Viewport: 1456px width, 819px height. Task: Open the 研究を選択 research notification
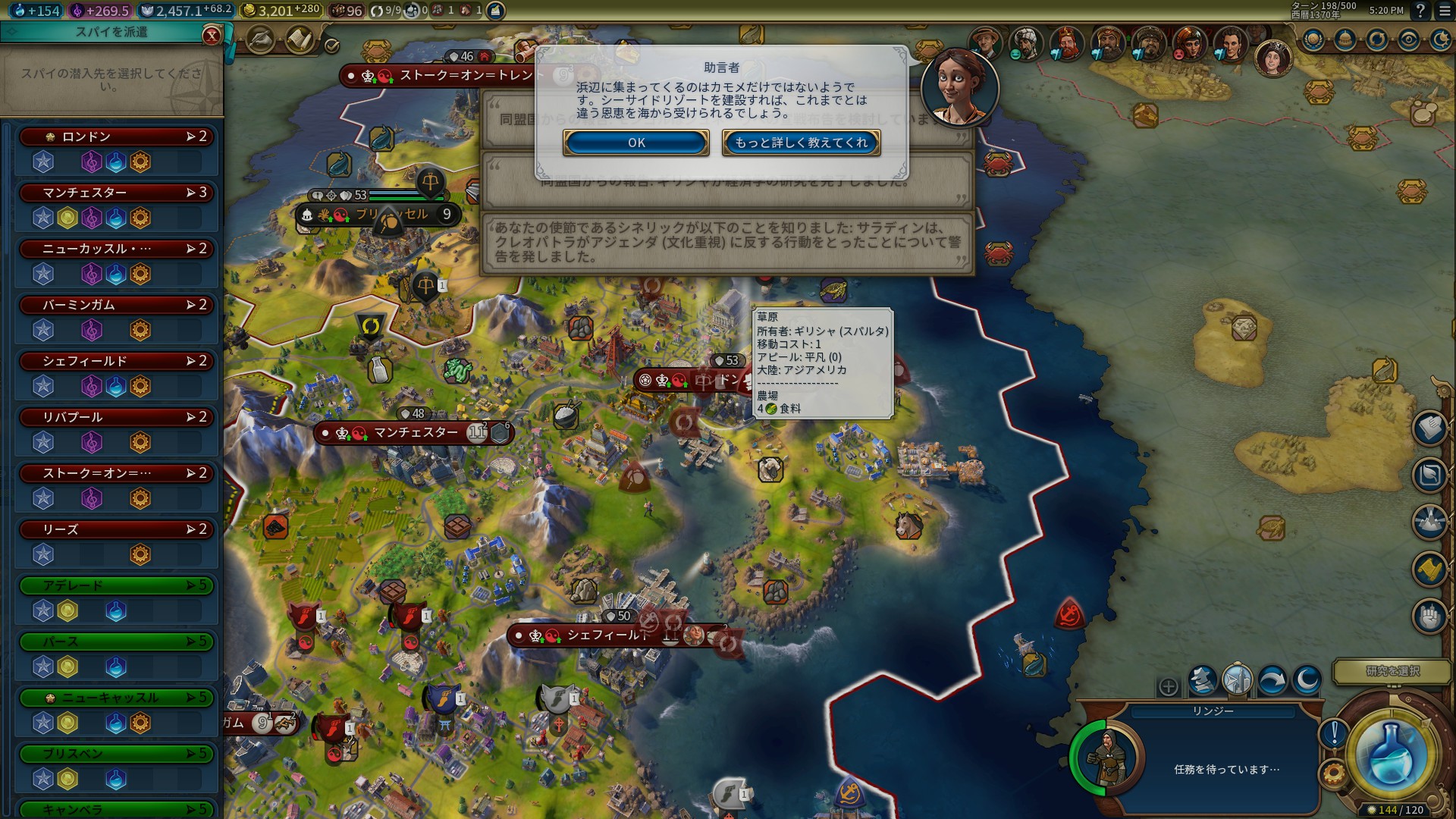click(1392, 671)
